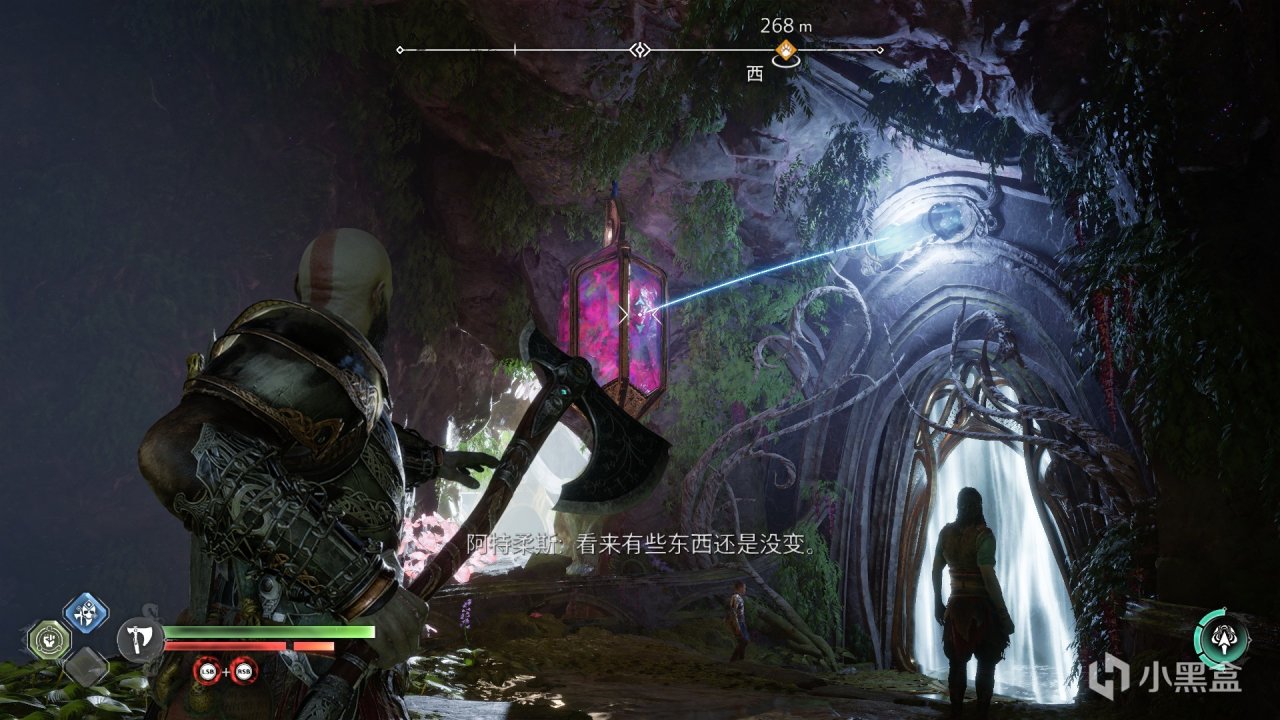The height and width of the screenshot is (720, 1280).
Task: Click the center diamond compass heading marker
Action: pos(640,50)
